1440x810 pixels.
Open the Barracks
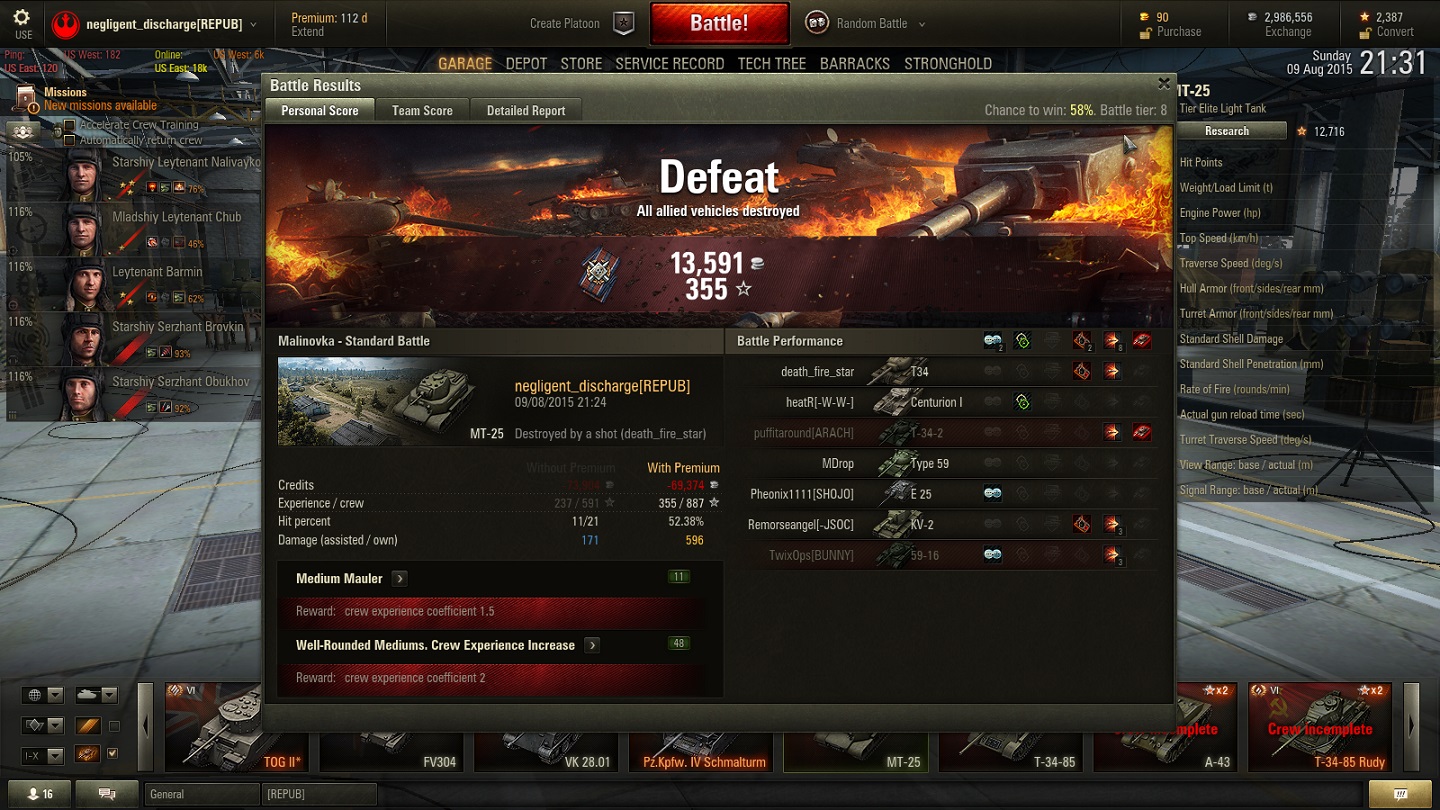click(854, 63)
